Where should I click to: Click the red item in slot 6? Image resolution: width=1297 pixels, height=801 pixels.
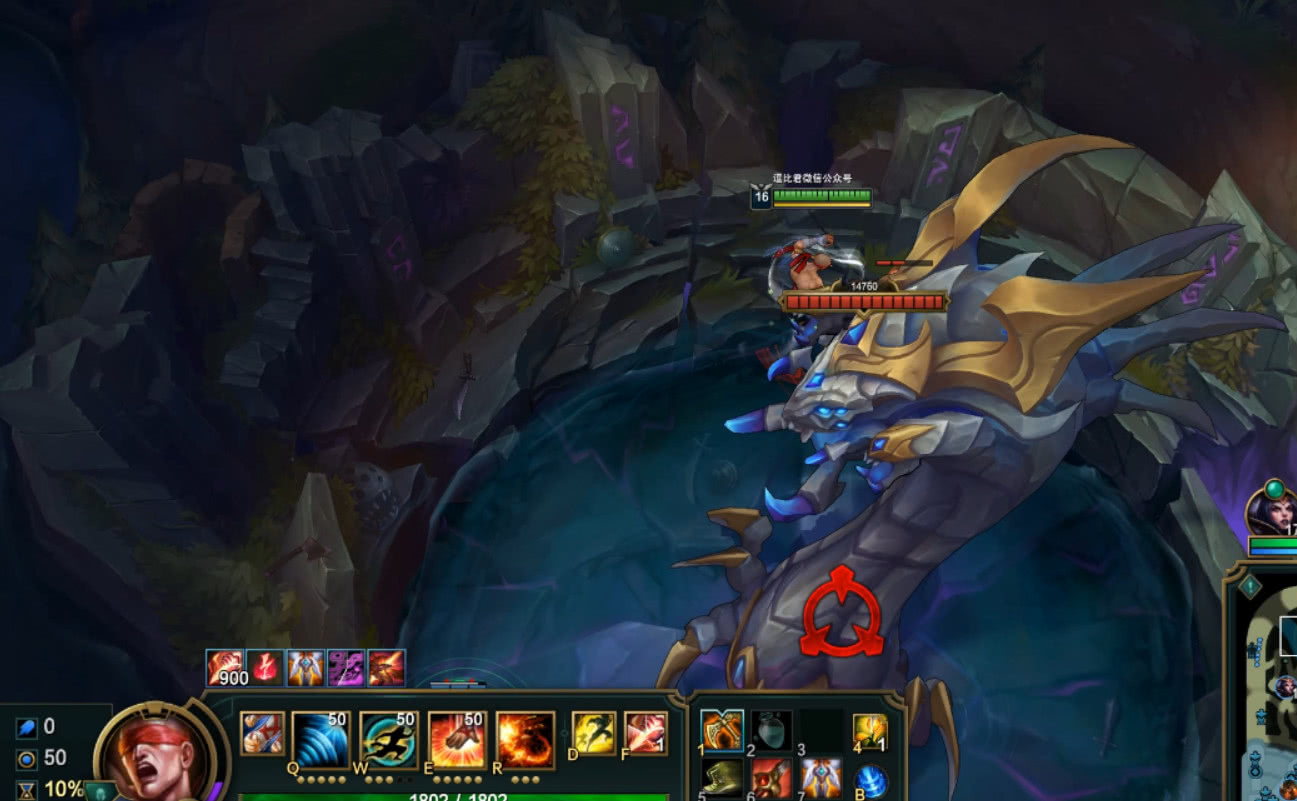point(771,778)
